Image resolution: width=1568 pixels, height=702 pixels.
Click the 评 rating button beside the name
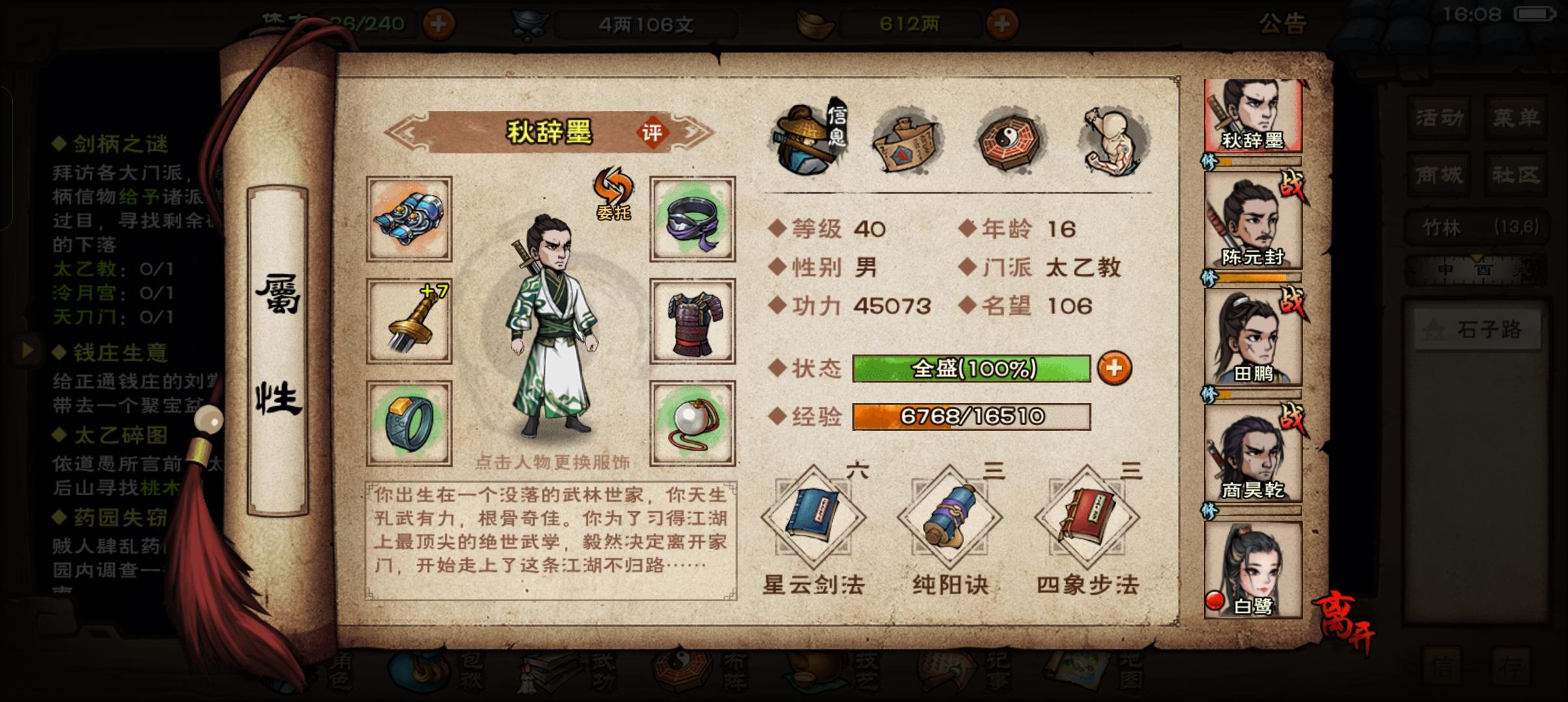pos(652,131)
